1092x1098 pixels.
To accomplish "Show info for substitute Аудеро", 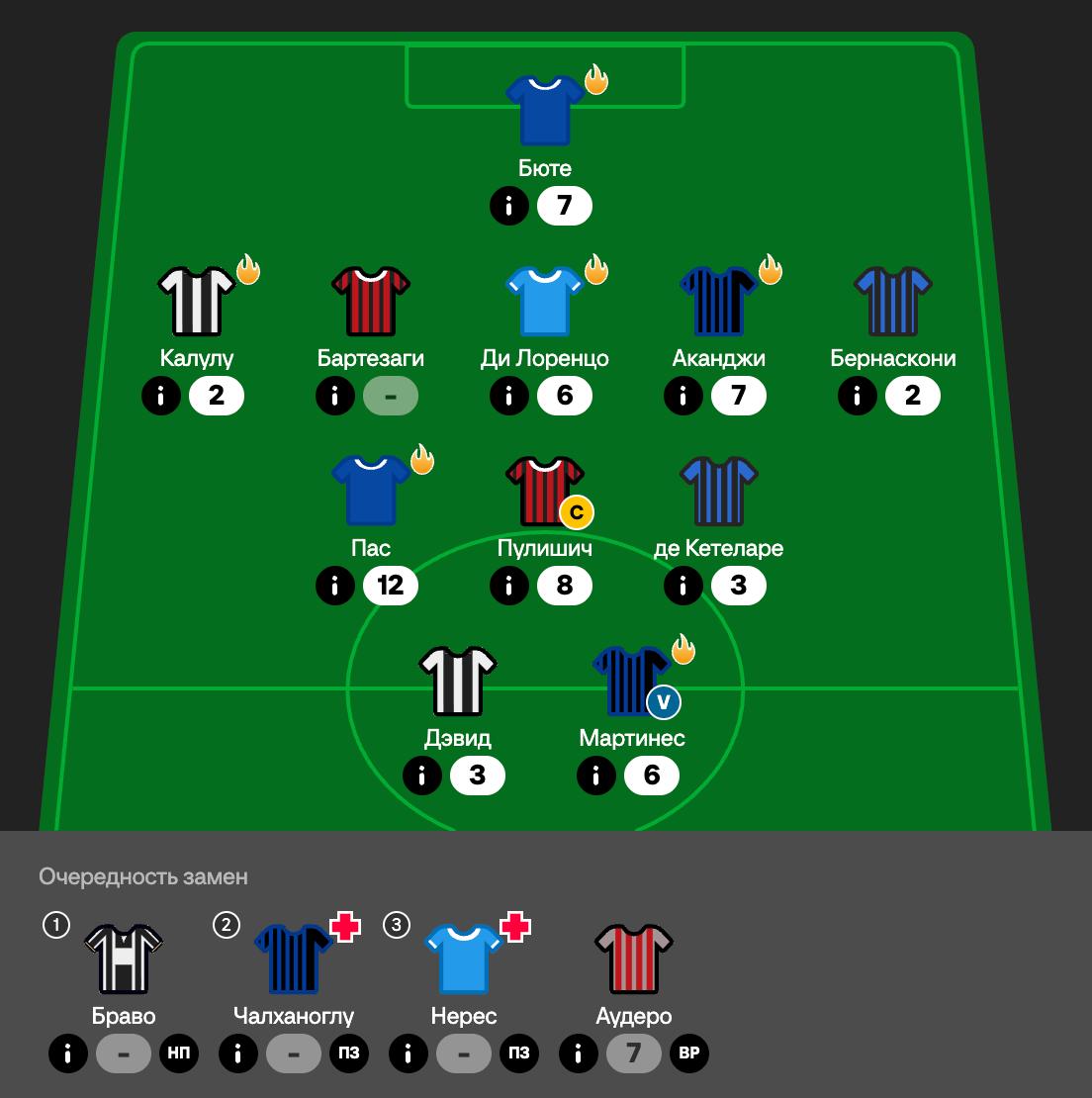I will point(579,1053).
